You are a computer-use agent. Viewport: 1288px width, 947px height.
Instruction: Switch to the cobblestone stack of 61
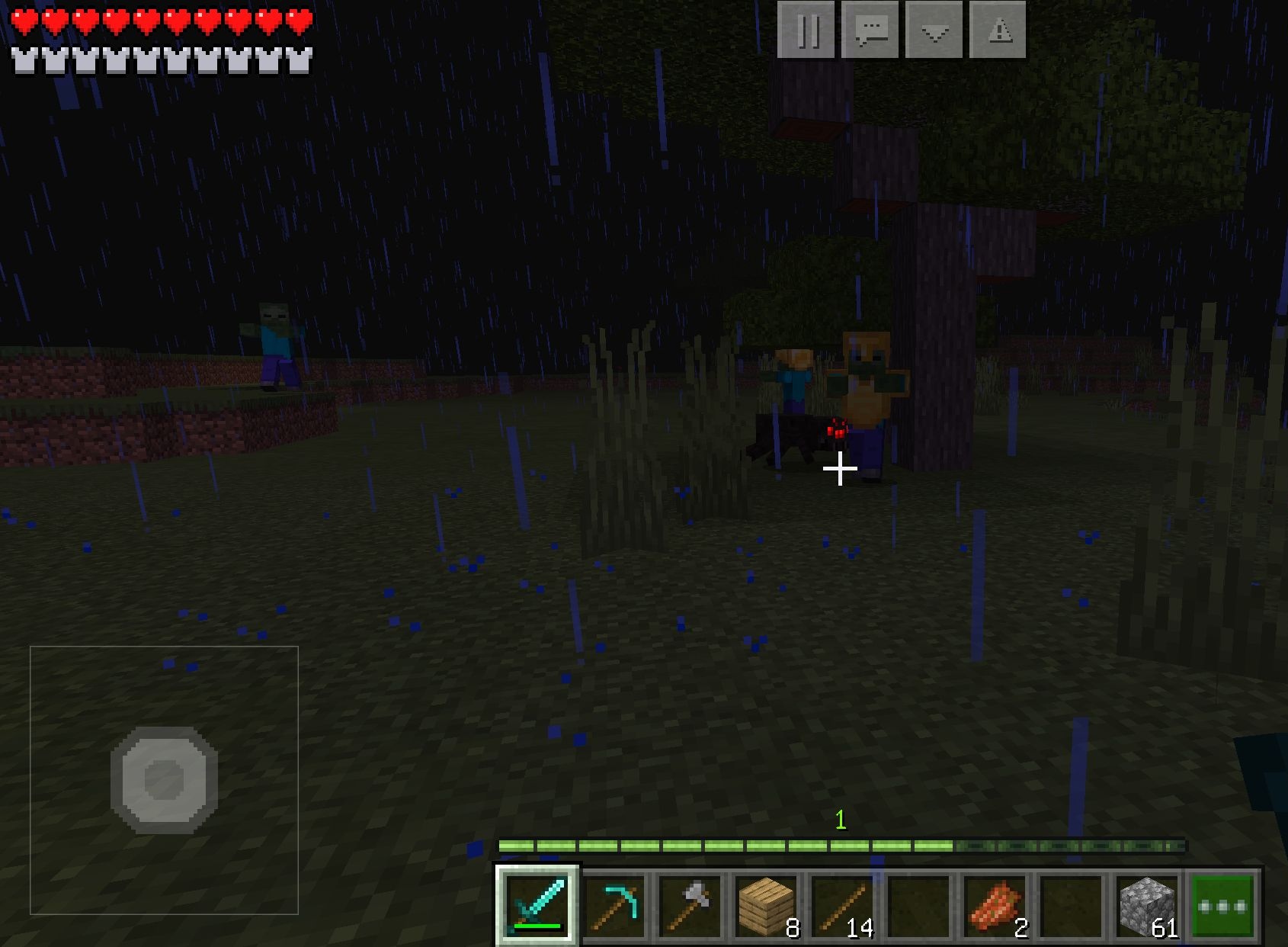[1147, 906]
